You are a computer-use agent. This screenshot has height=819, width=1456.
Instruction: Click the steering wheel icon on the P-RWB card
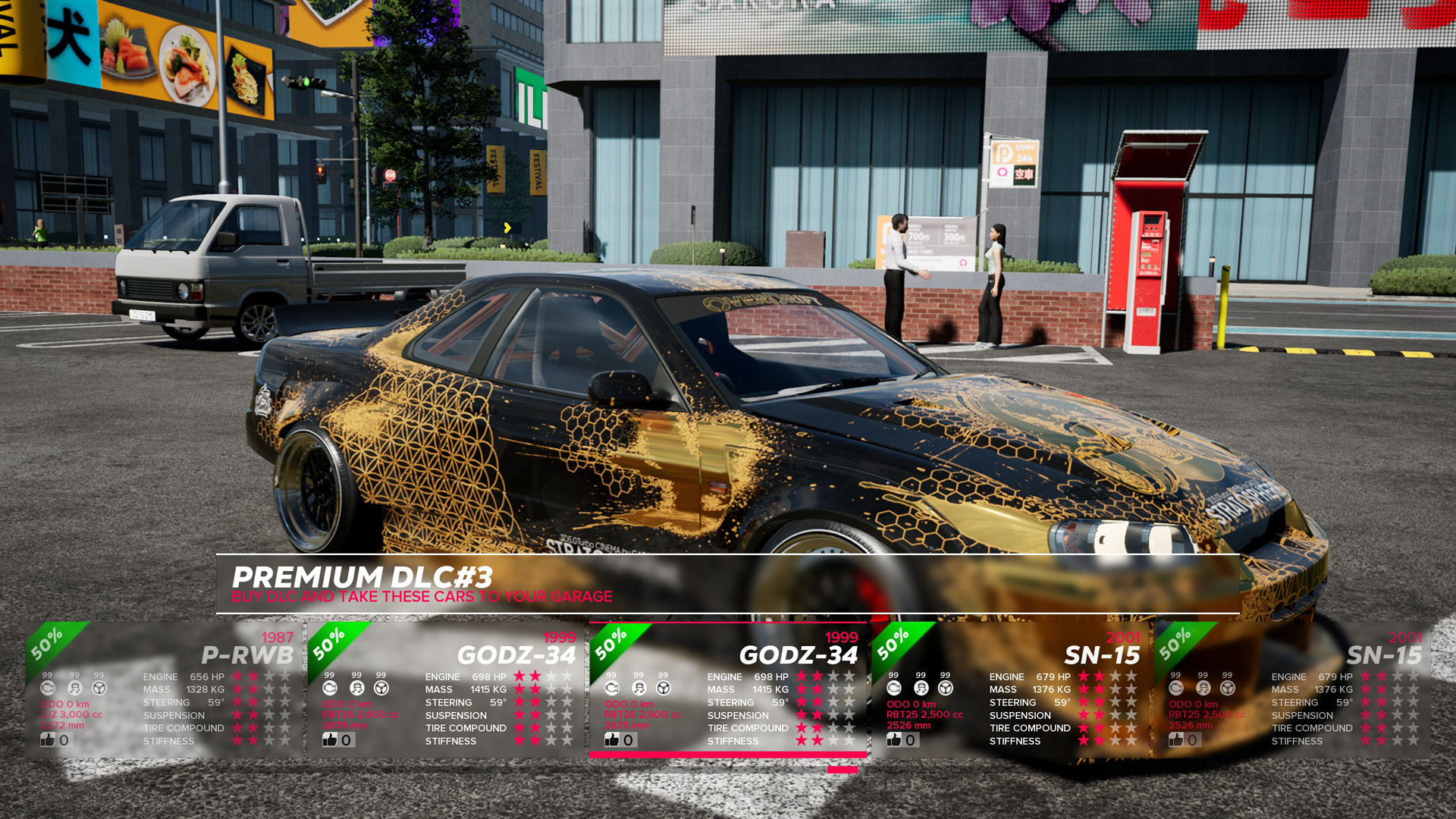[99, 688]
